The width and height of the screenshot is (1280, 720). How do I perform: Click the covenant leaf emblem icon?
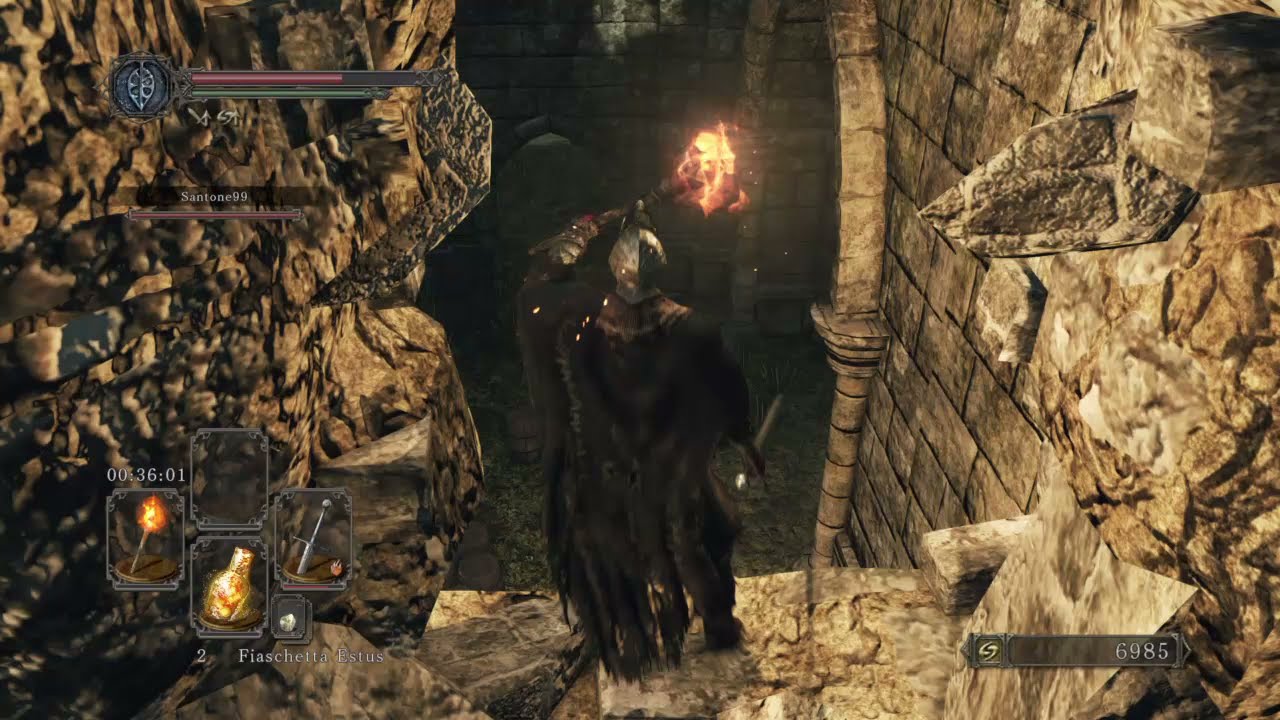click(142, 86)
